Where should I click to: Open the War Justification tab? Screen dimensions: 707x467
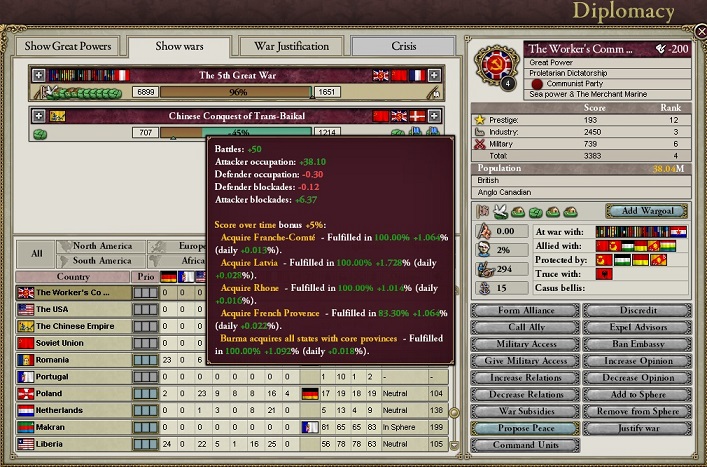point(291,46)
